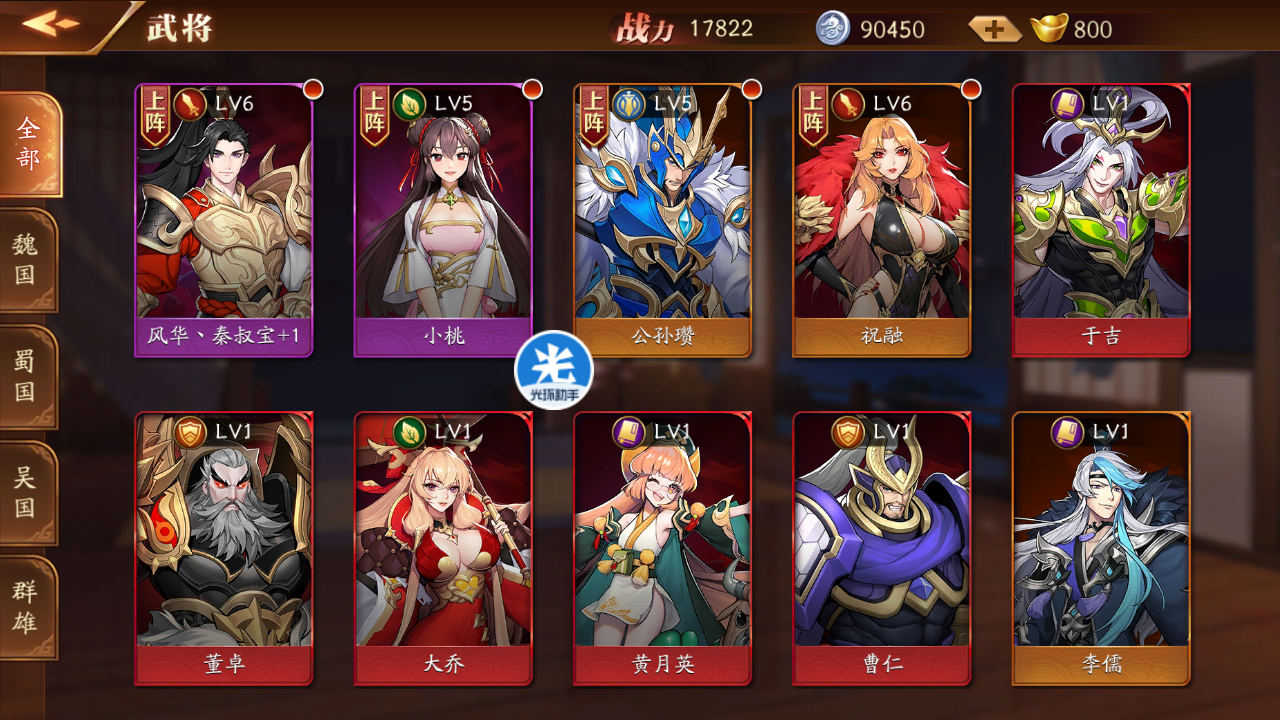Add more gold ingots with plus button

[x=994, y=29]
